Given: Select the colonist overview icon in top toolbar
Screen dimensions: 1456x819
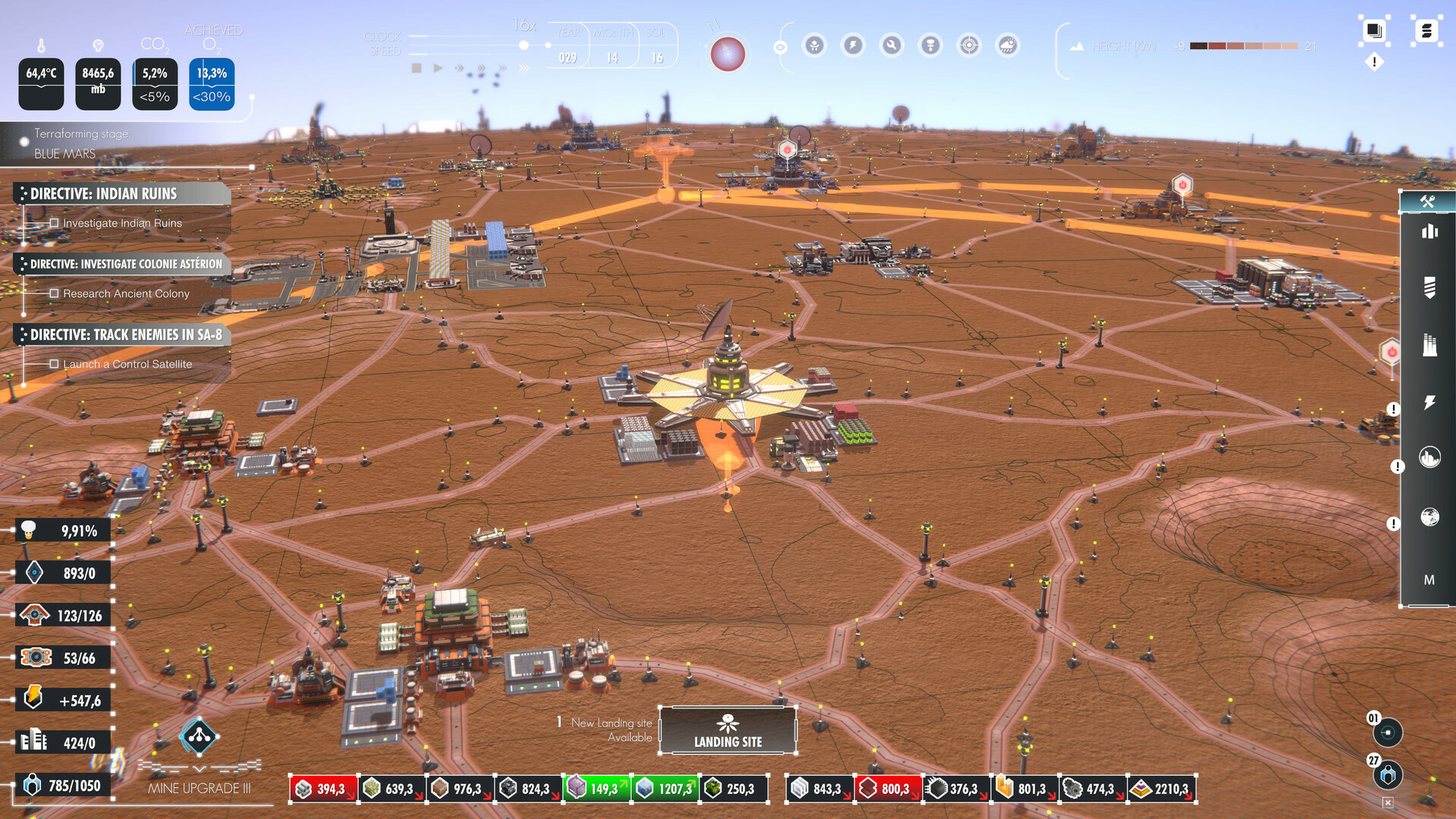Looking at the screenshot, I should tap(814, 45).
